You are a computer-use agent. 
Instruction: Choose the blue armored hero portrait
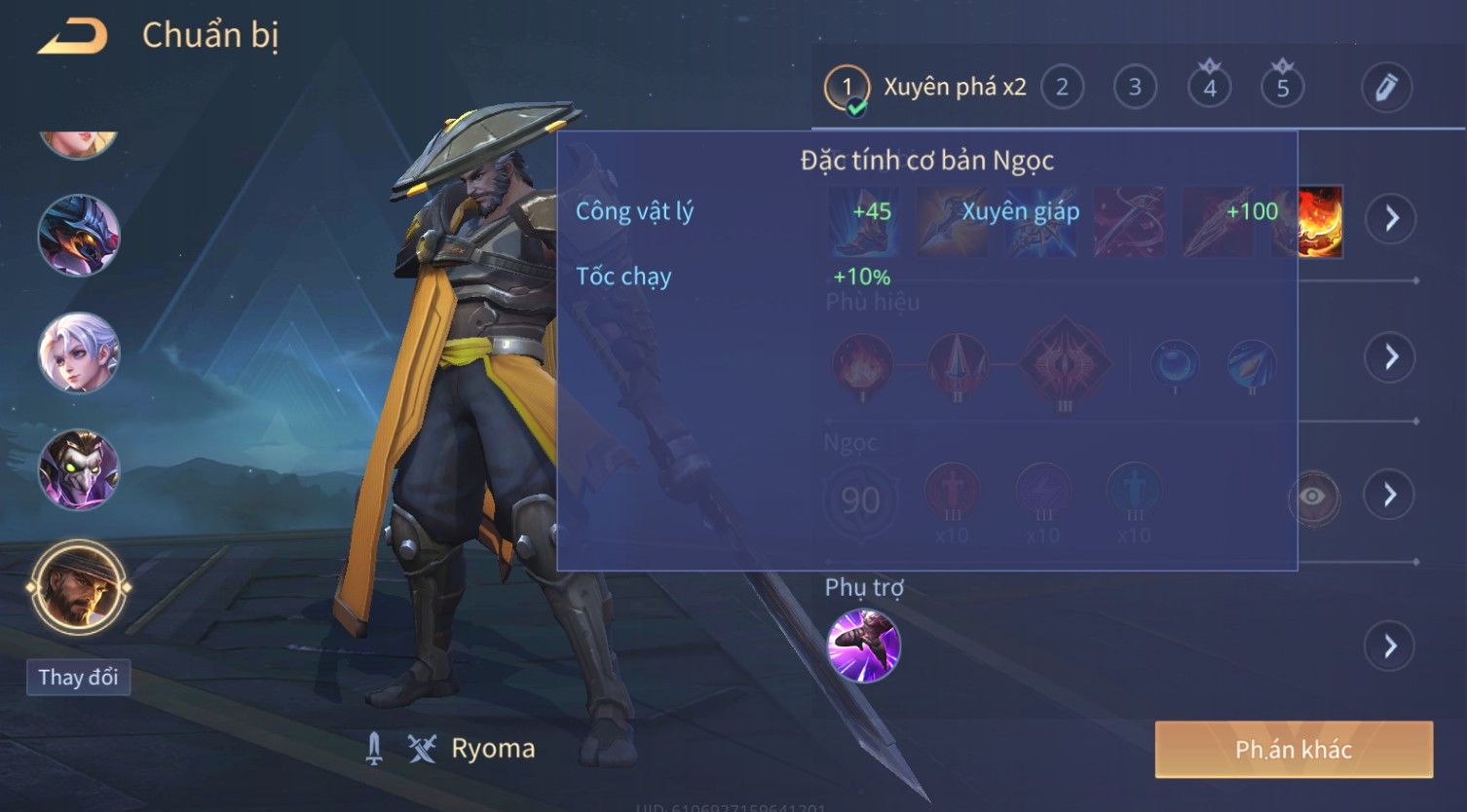[x=78, y=236]
